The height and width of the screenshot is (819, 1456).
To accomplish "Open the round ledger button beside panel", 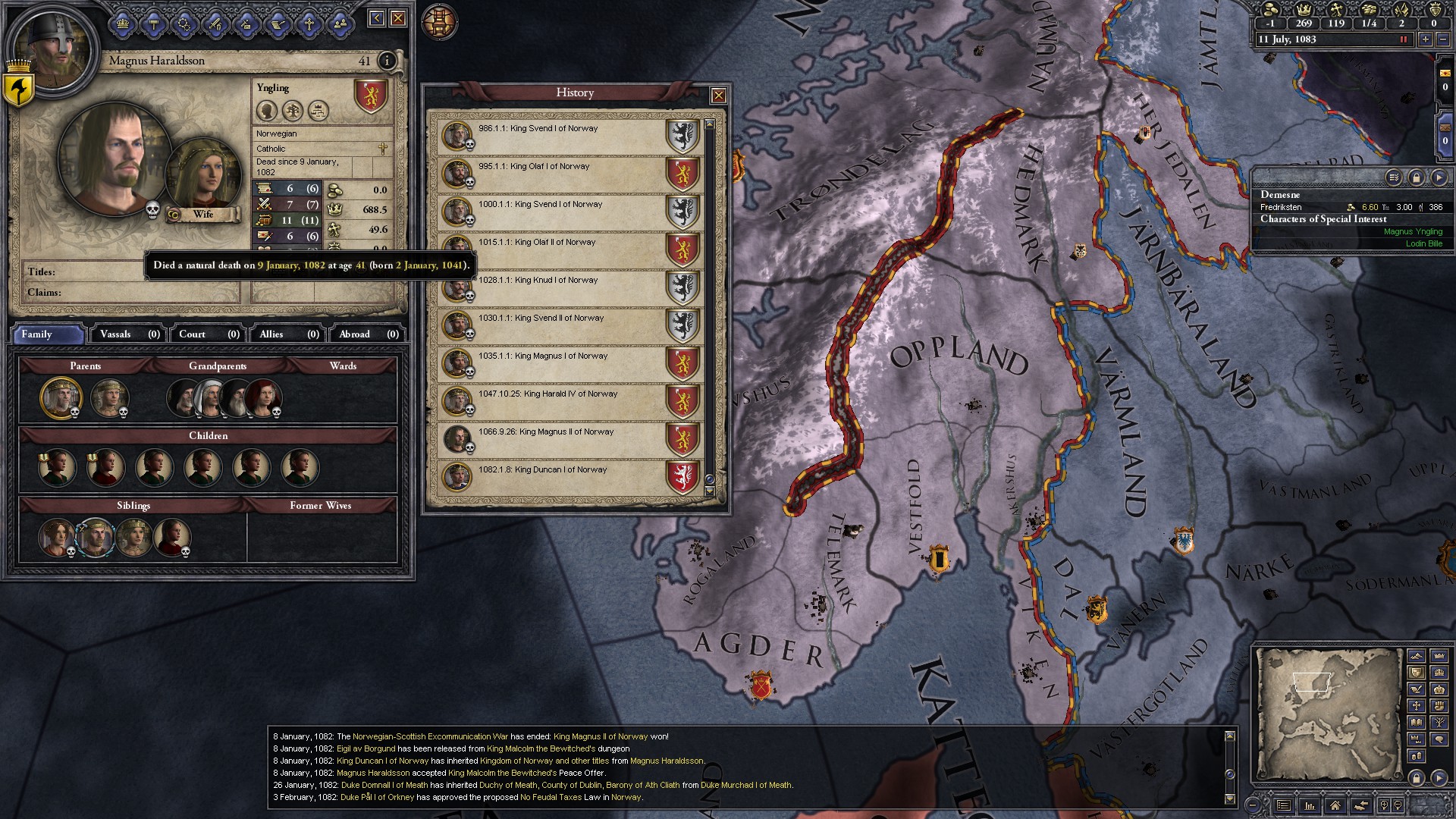I will tap(440, 22).
